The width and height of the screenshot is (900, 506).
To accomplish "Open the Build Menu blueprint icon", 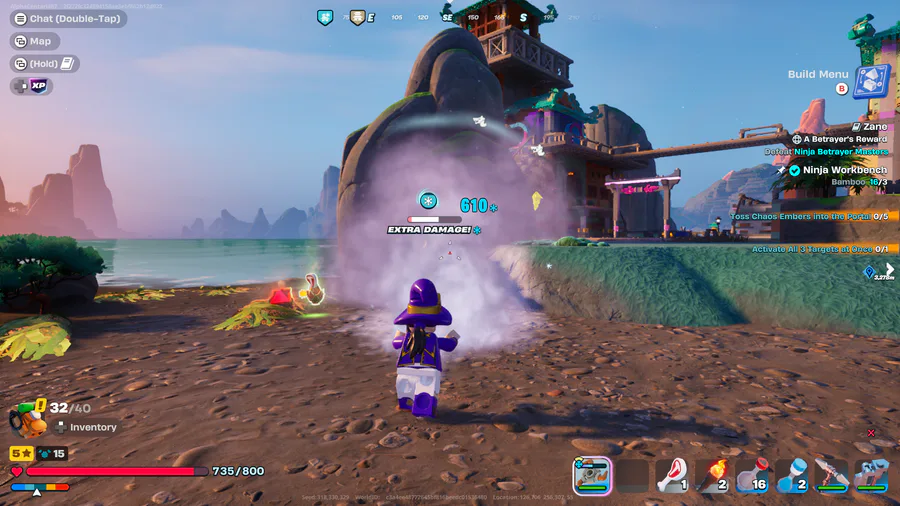I will point(871,81).
